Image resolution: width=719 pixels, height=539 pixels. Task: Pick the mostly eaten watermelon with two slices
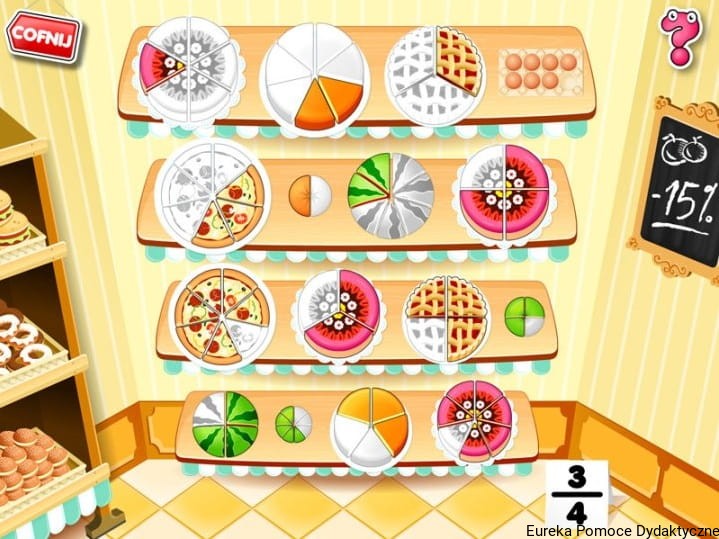pyautogui.click(x=390, y=194)
